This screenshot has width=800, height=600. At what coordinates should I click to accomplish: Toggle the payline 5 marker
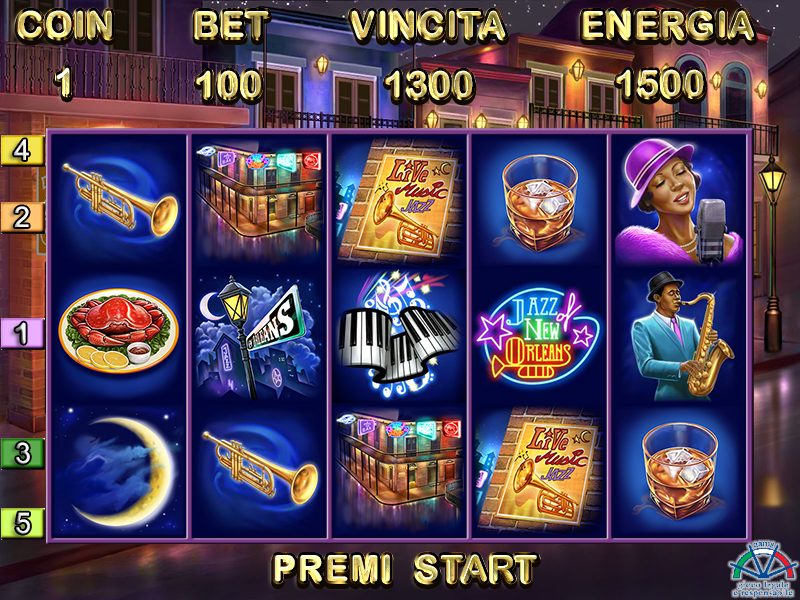[22, 521]
